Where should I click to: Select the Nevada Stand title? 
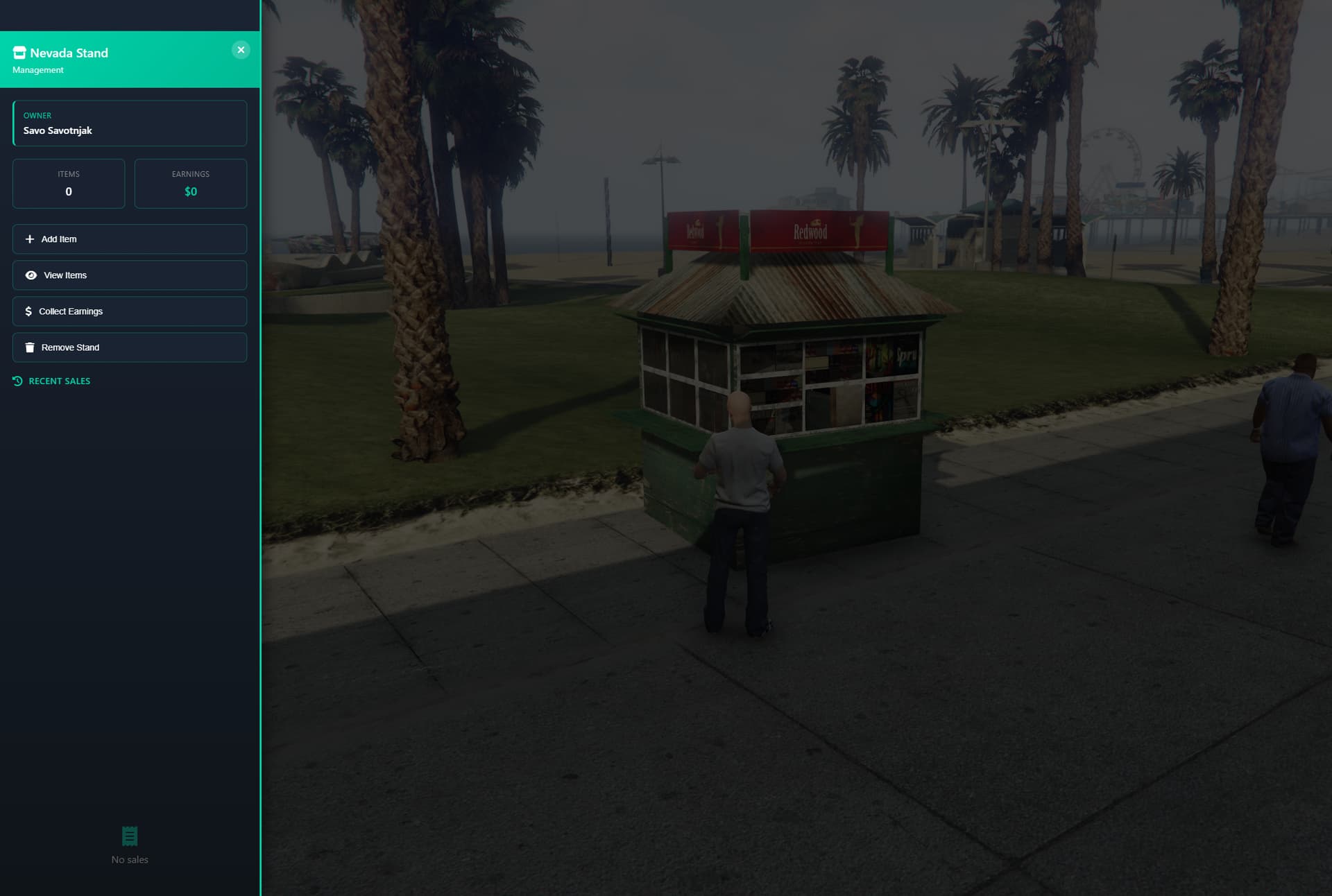[x=70, y=52]
